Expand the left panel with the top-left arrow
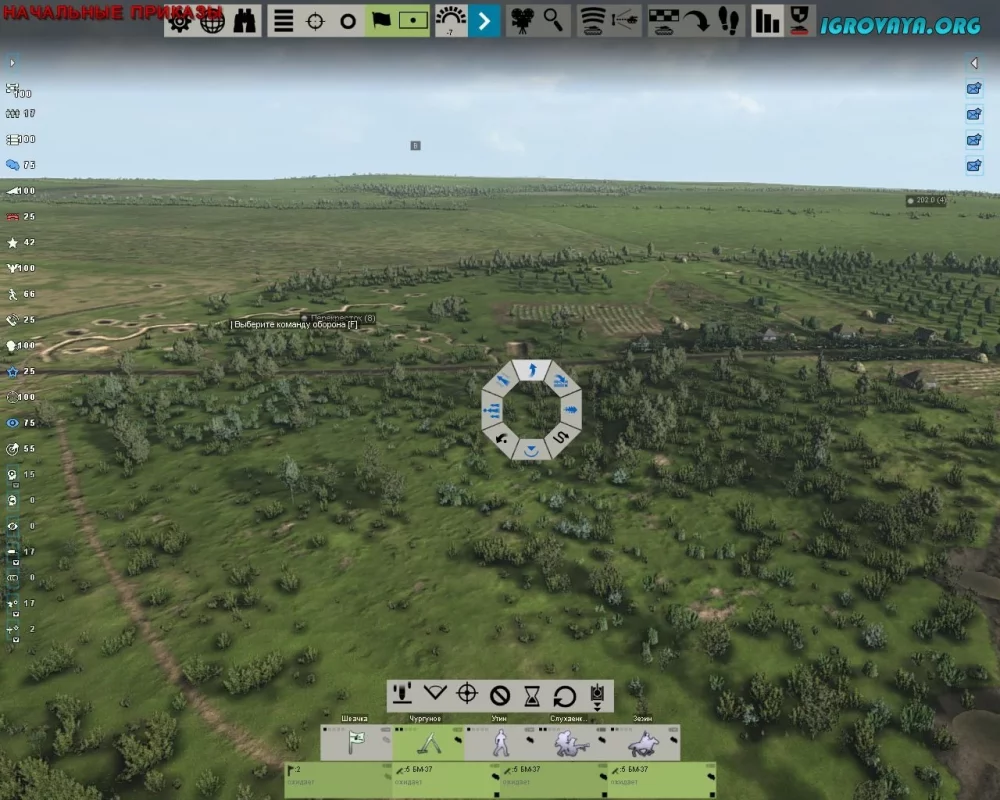Viewport: 1000px width, 800px height. pos(12,63)
